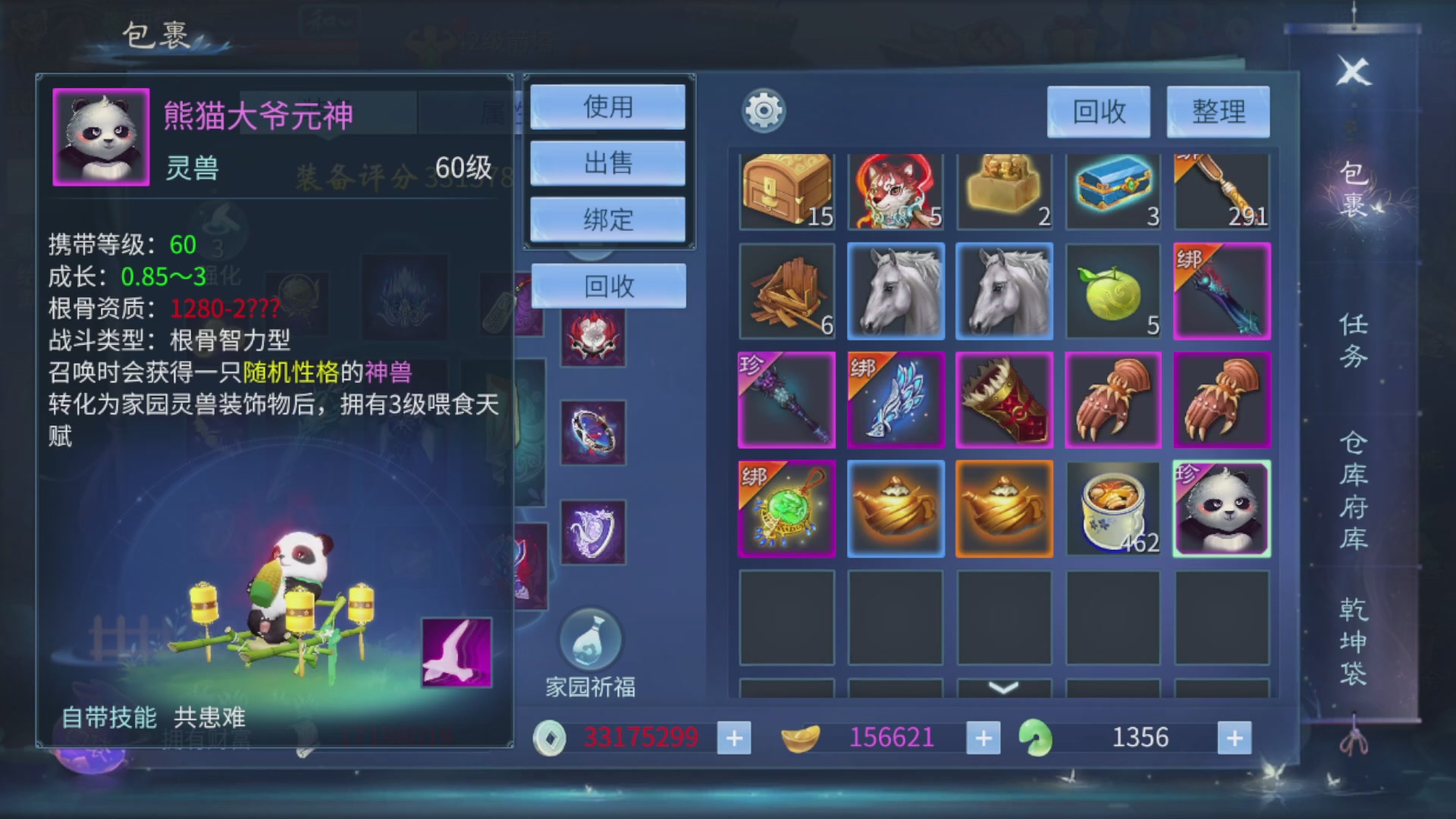Click the treasure chest stack of 15
This screenshot has height=819, width=1456.
coord(786,188)
